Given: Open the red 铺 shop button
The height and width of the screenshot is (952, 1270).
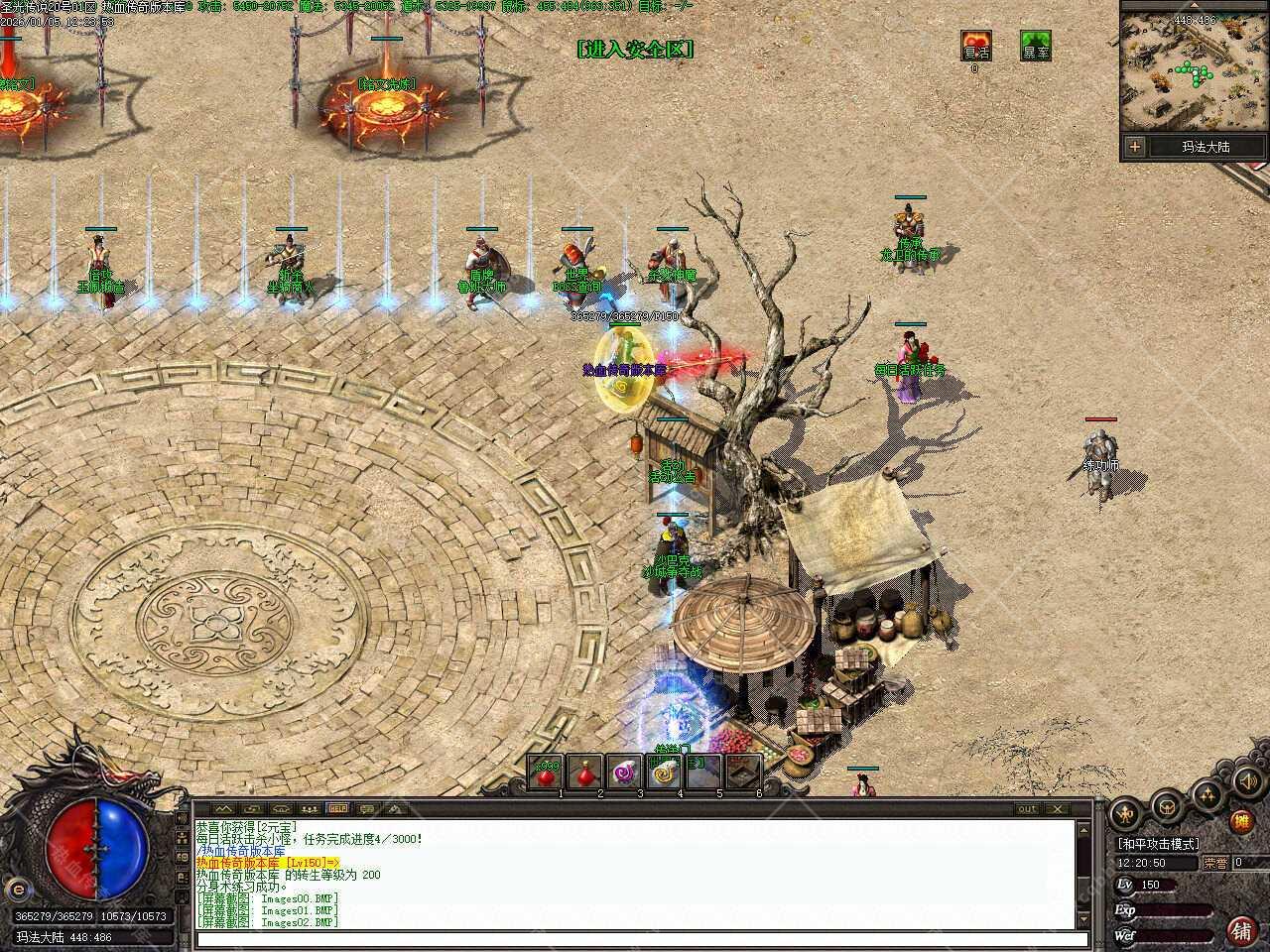Looking at the screenshot, I should pyautogui.click(x=1240, y=929).
